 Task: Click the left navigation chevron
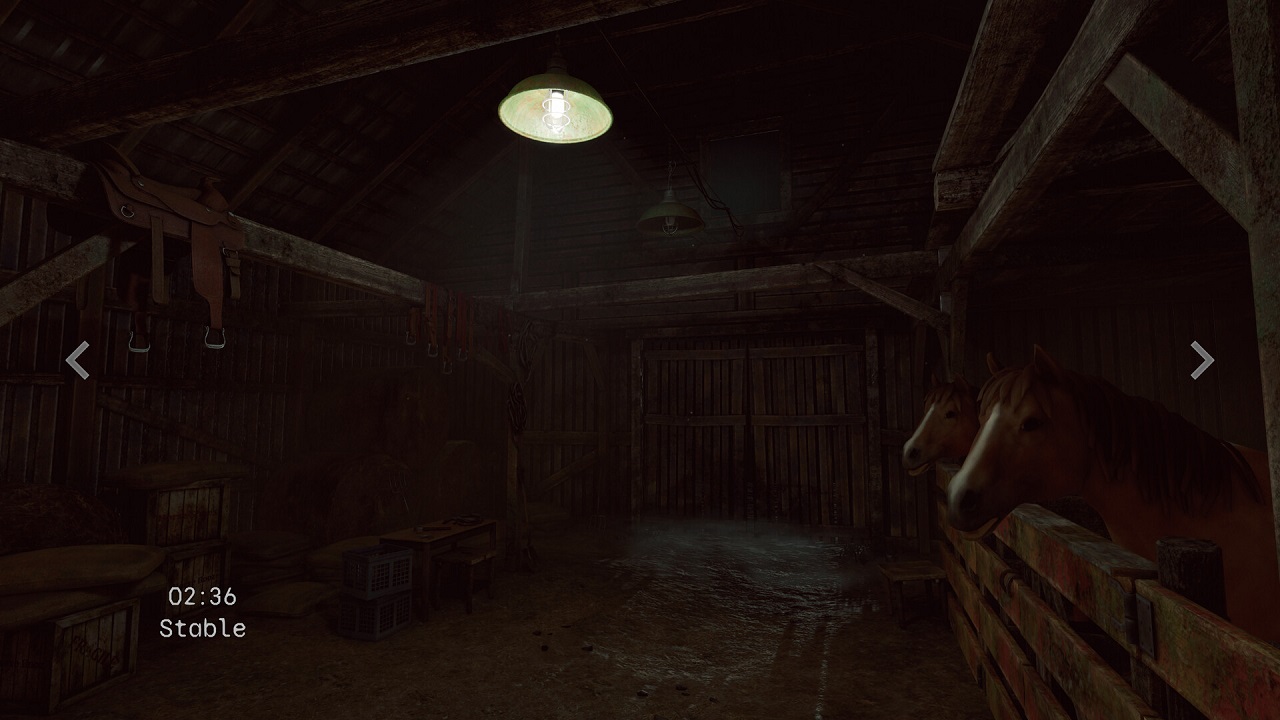pos(79,361)
